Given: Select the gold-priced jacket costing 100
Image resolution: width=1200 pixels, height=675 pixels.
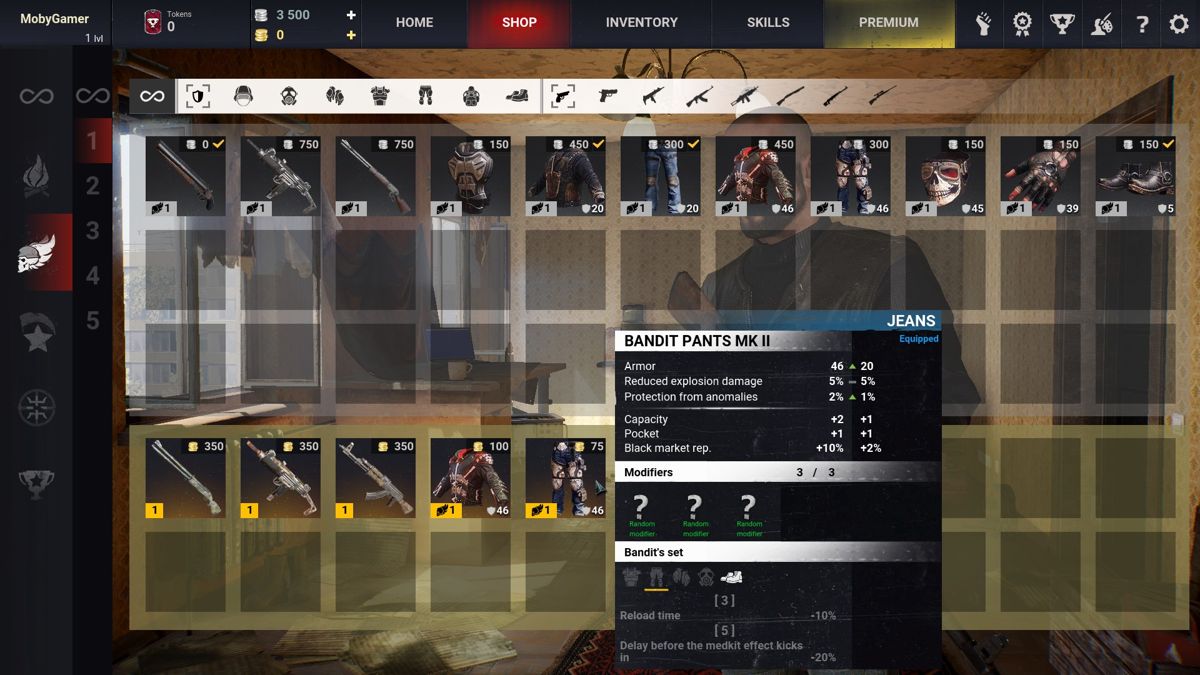Looking at the screenshot, I should [x=470, y=478].
